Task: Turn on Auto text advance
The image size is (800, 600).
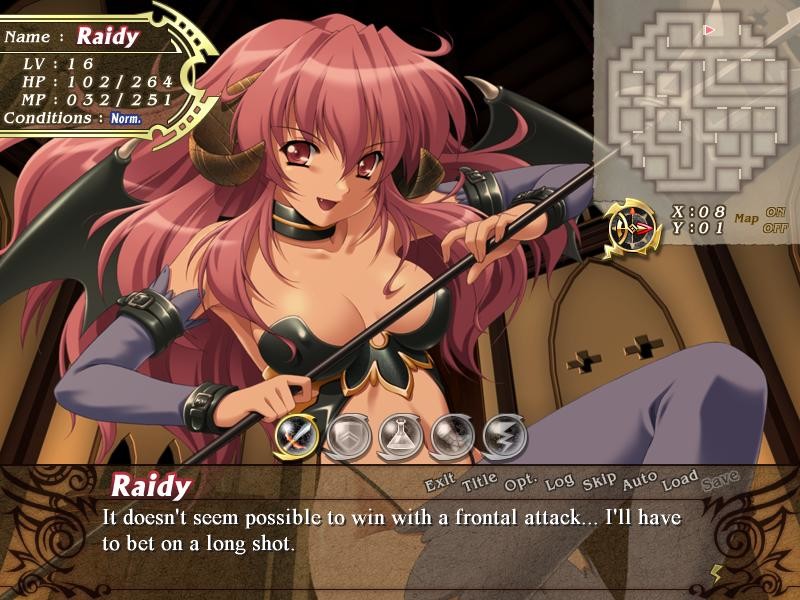Action: [x=639, y=481]
